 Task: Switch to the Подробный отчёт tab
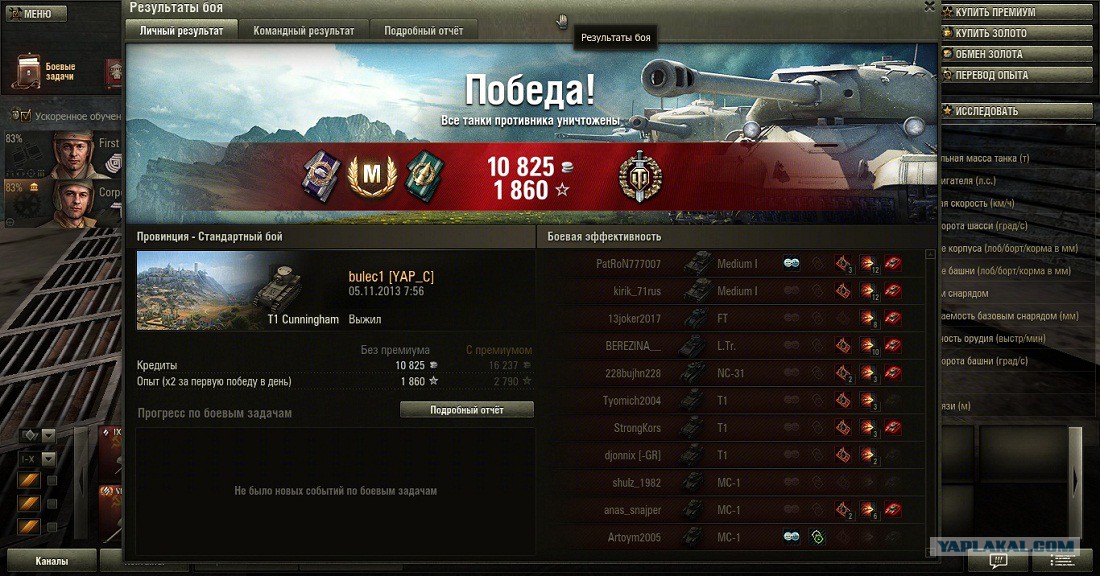click(x=423, y=31)
